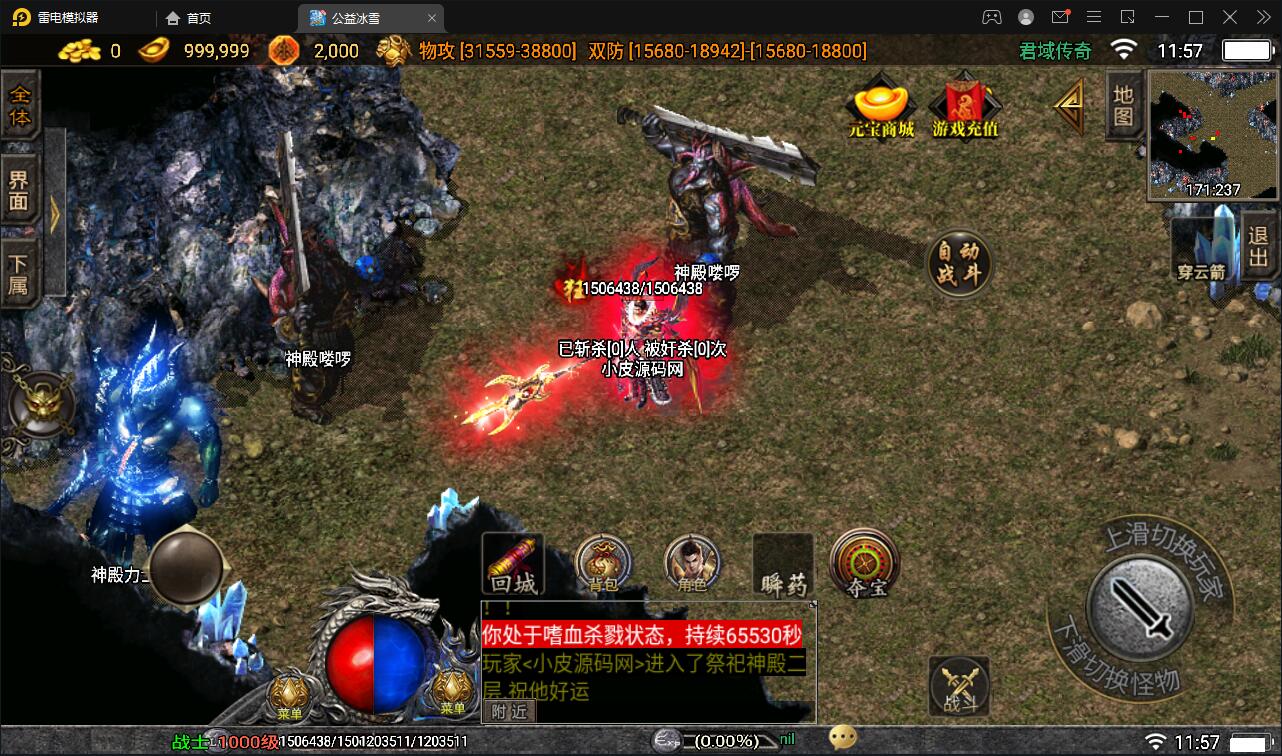This screenshot has height=756, width=1282.
Task: Activate the 穿云箭 skill
Action: (x=1202, y=250)
